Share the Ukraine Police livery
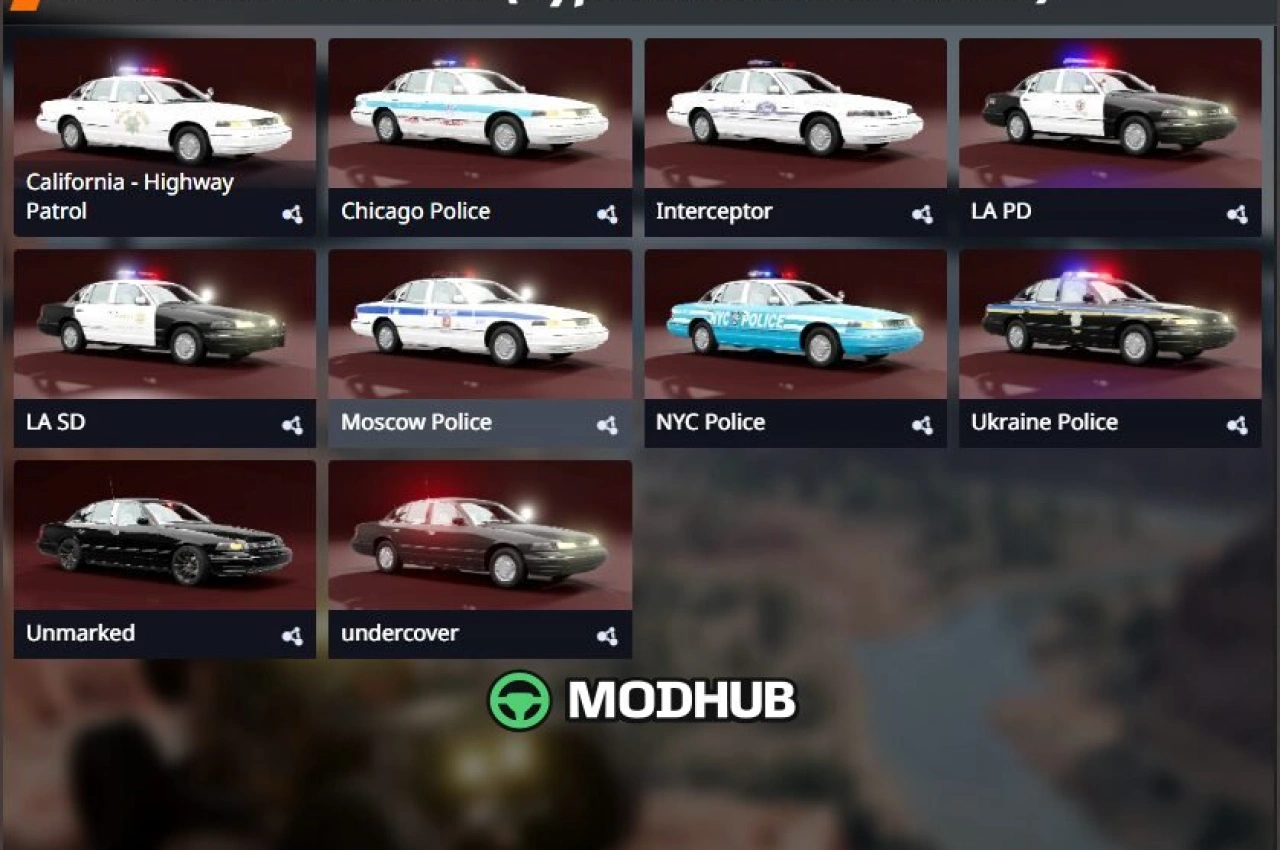Image resolution: width=1280 pixels, height=850 pixels. pos(1236,425)
